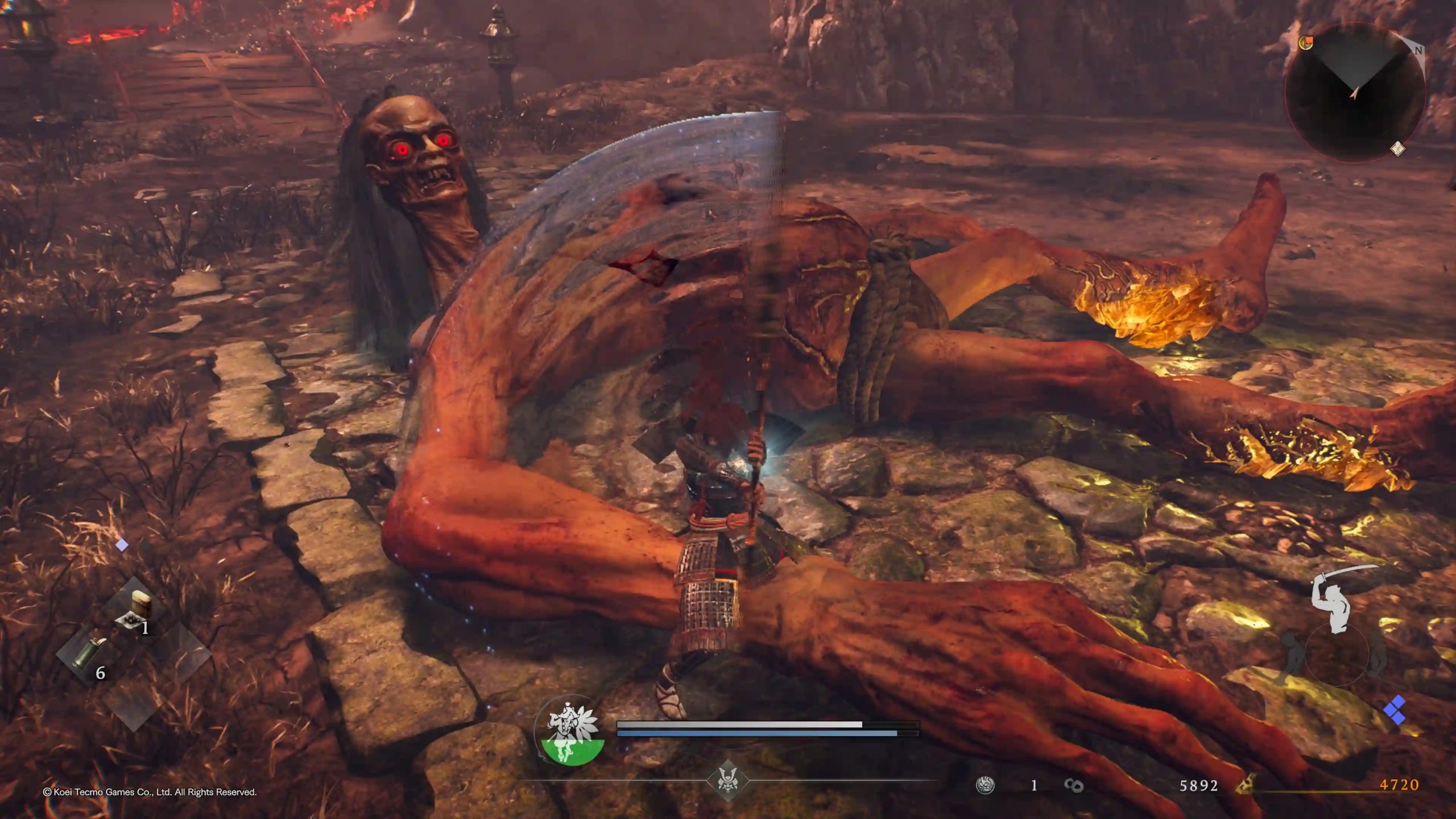The height and width of the screenshot is (819, 1456).
Task: Click the chain link icon
Action: pos(1073,785)
